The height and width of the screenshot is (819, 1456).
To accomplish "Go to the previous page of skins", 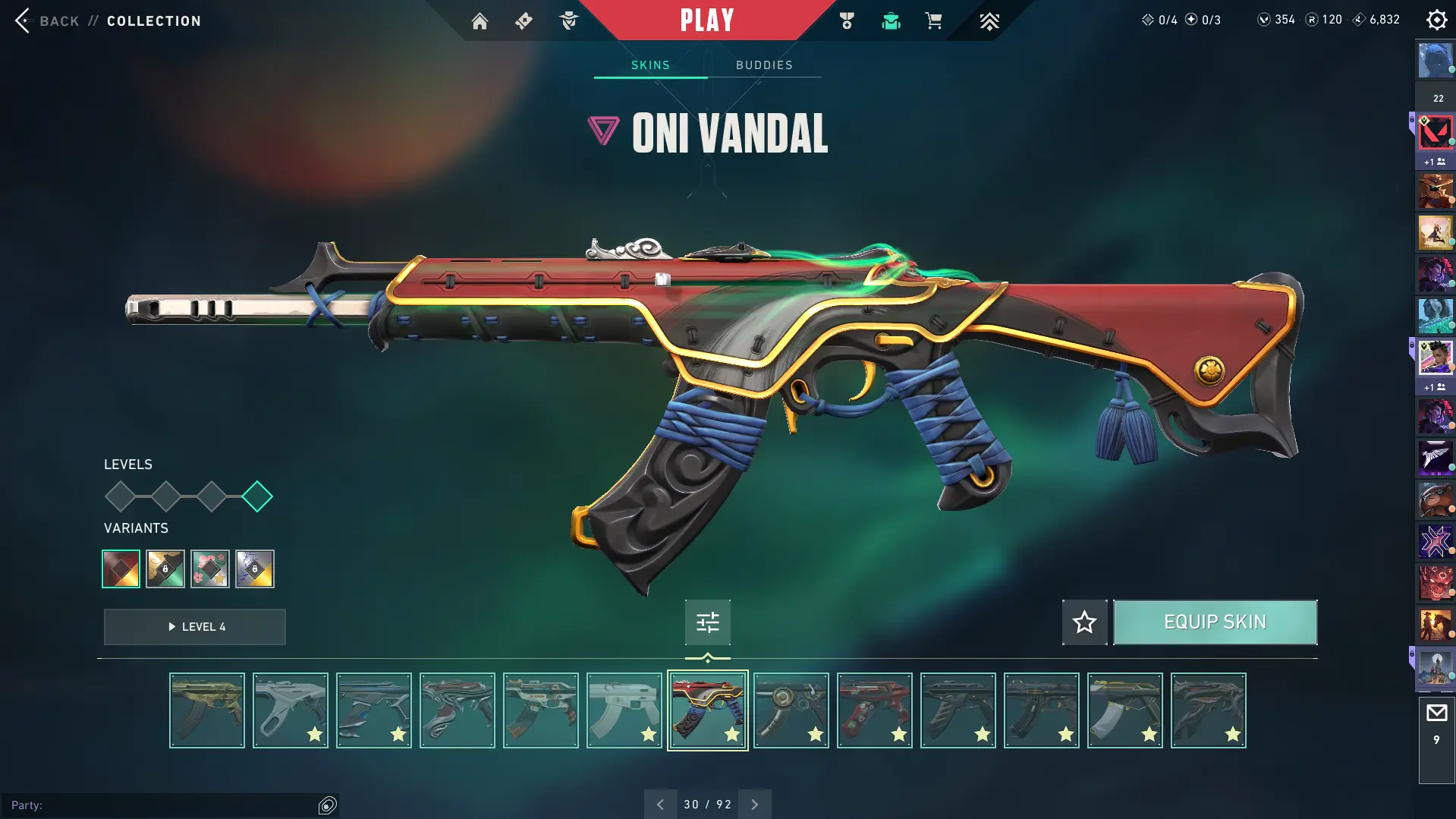I will tap(660, 805).
